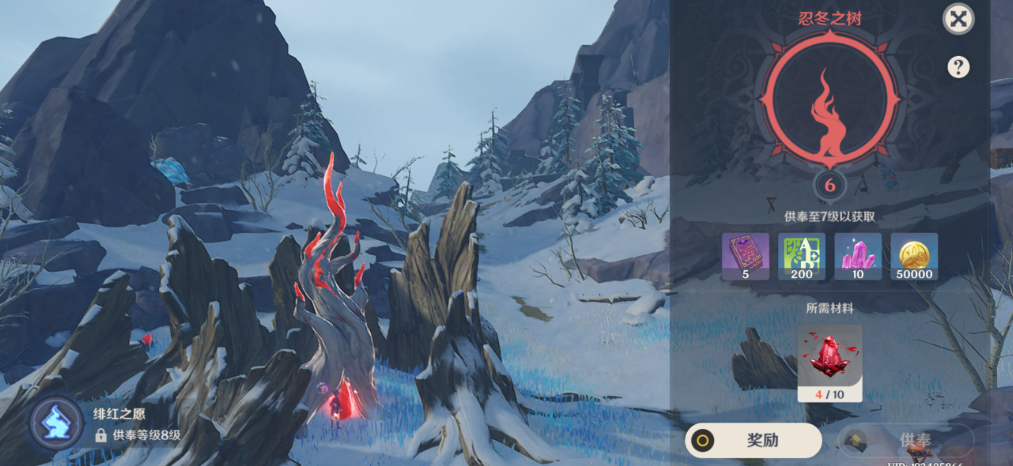
Task: Open the question mark help info
Action: pyautogui.click(x=958, y=67)
